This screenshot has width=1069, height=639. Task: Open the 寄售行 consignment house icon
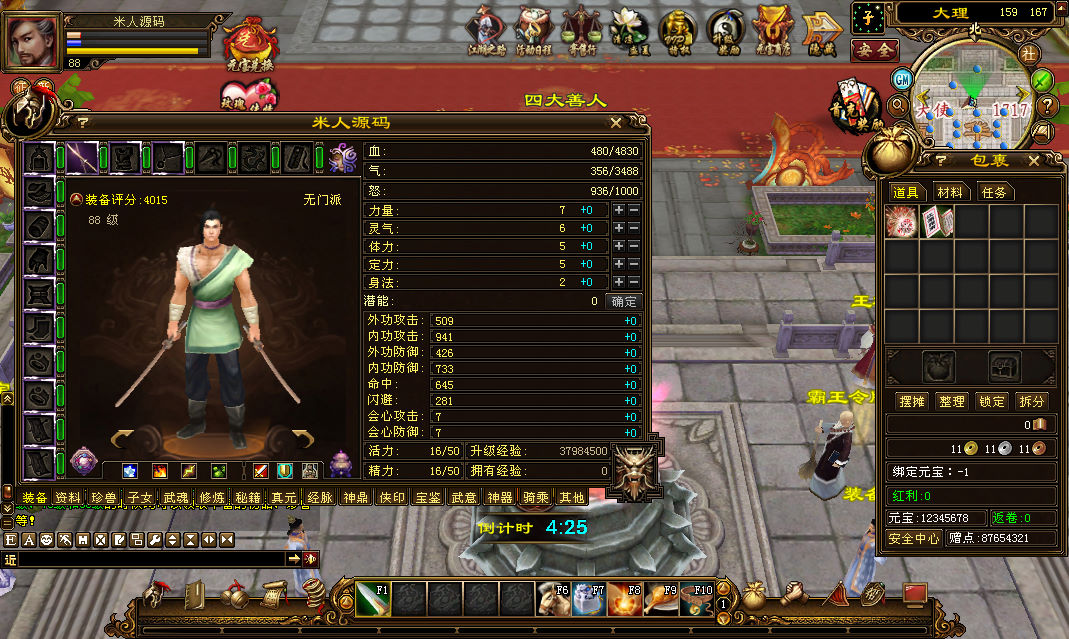[581, 30]
